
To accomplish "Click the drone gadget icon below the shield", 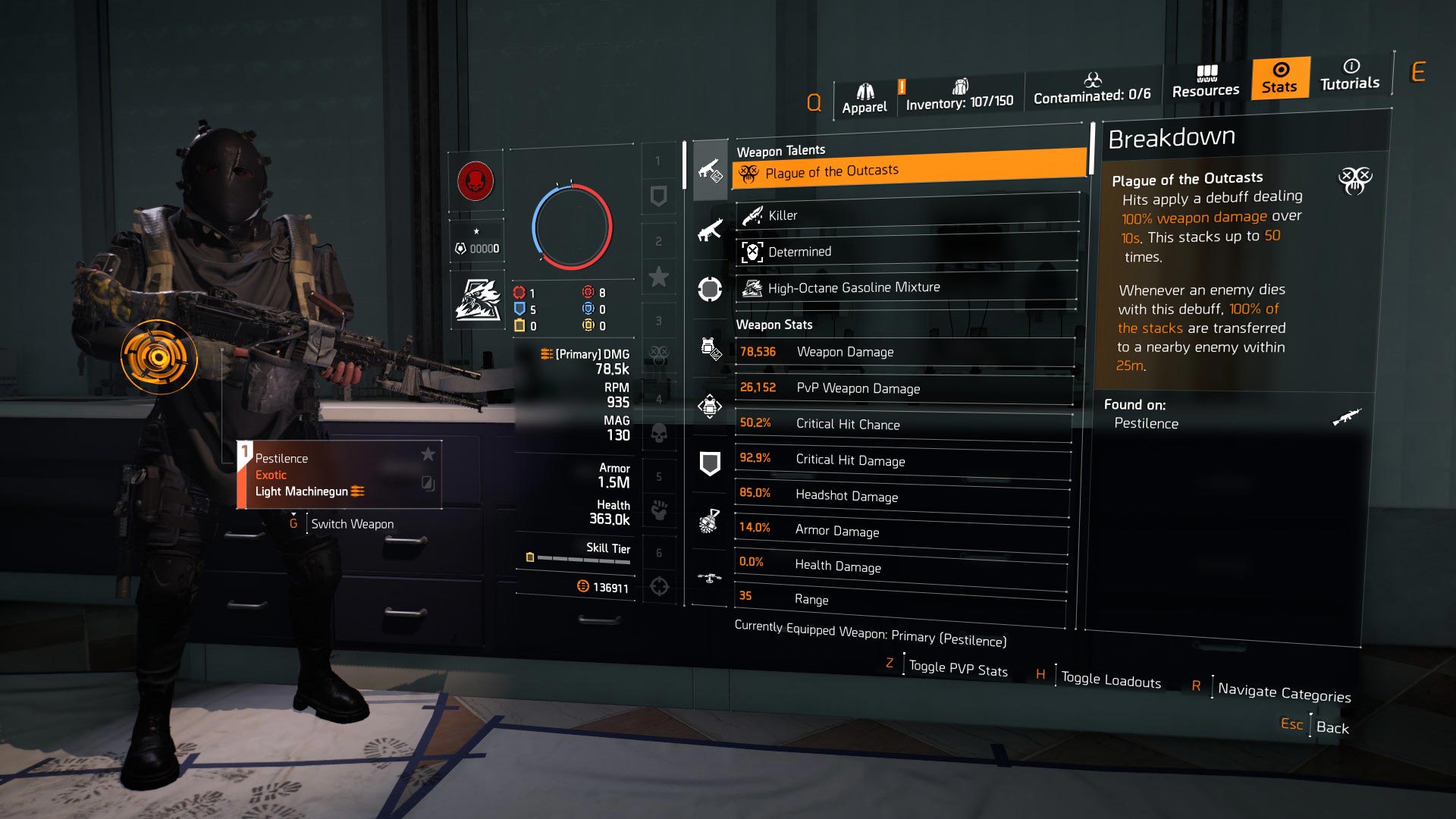I will 710,576.
